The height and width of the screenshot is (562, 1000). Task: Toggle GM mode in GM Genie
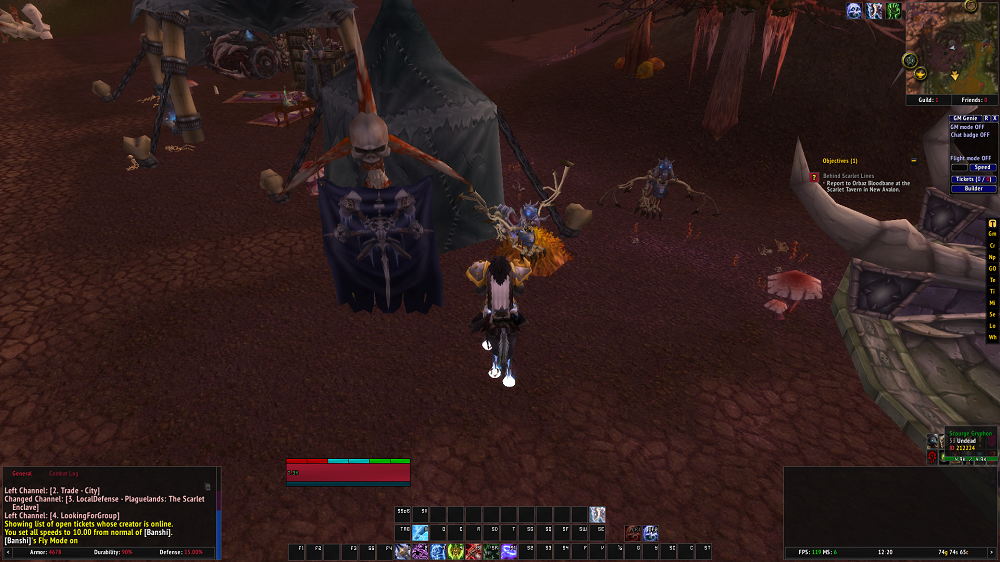(967, 127)
